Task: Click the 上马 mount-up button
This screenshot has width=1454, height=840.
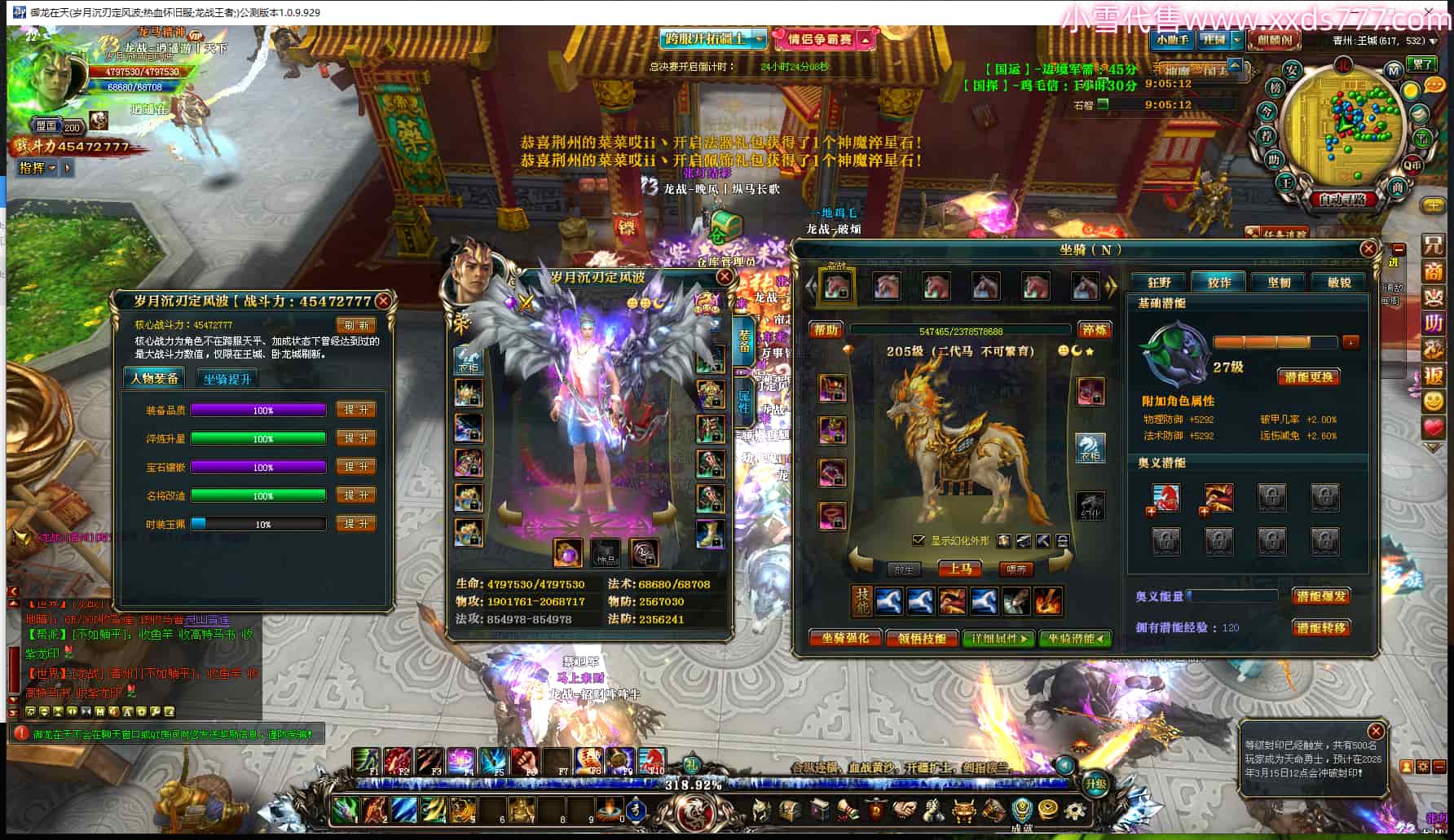Action: coord(959,569)
